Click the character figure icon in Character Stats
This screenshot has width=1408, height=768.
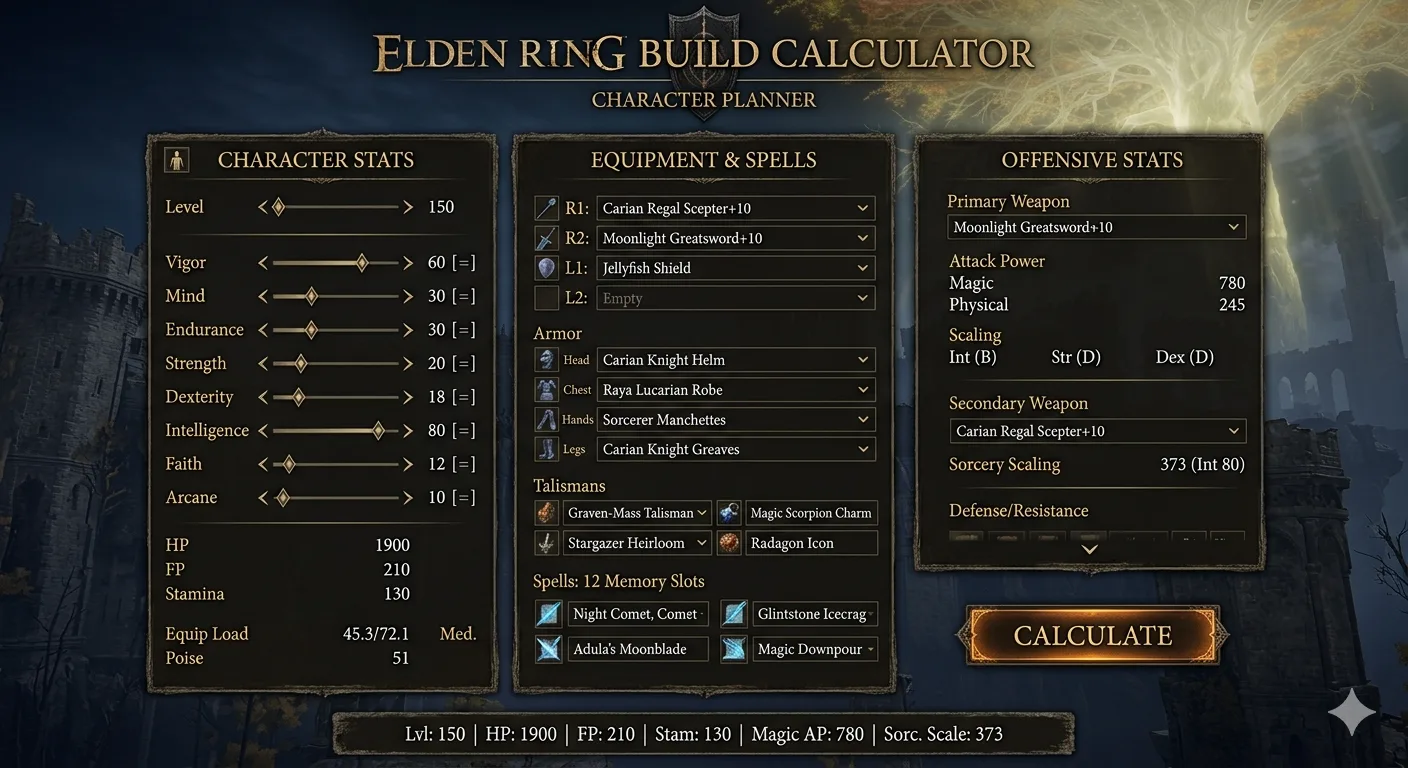click(176, 159)
